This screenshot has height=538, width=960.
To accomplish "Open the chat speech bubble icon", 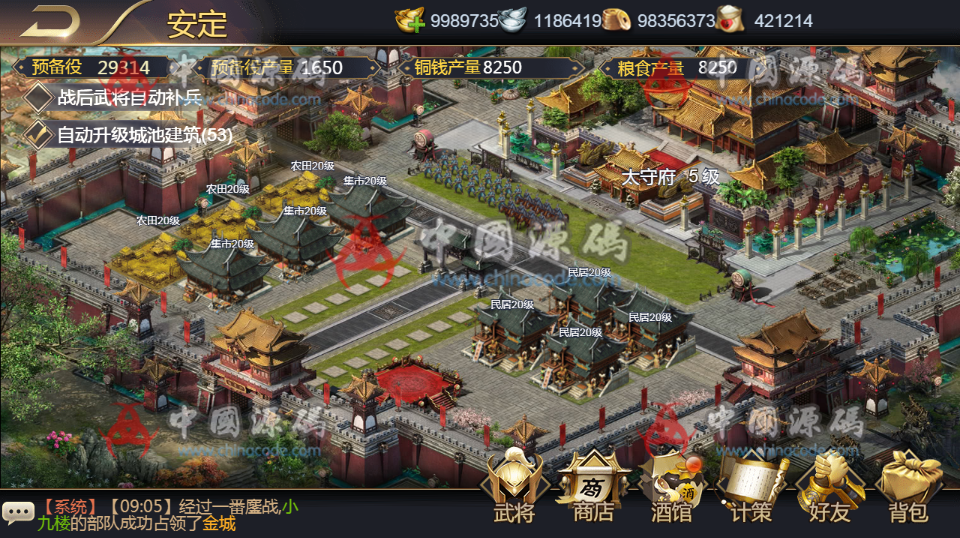I will 18,513.
